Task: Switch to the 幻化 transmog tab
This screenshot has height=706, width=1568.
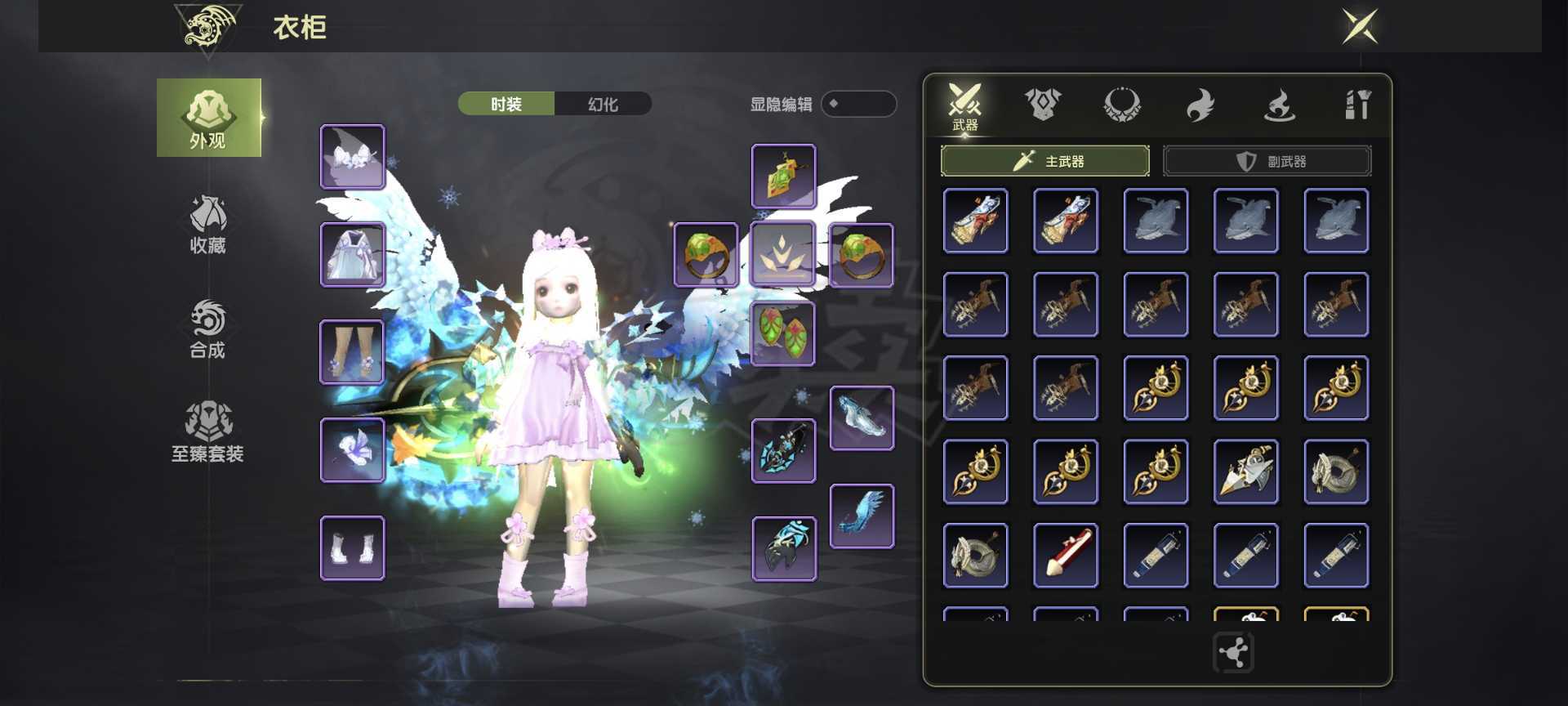Action: coord(603,104)
